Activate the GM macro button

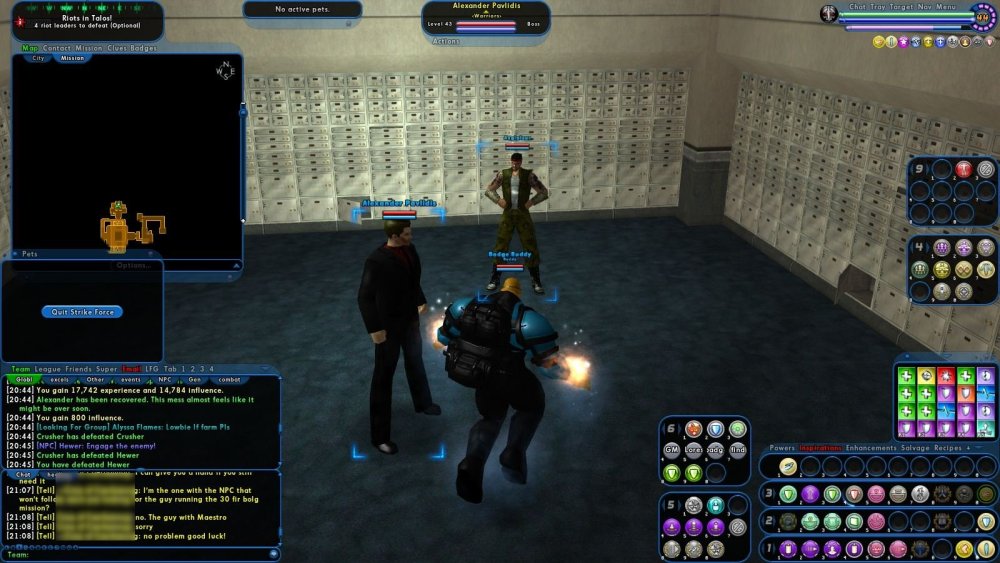tap(673, 449)
